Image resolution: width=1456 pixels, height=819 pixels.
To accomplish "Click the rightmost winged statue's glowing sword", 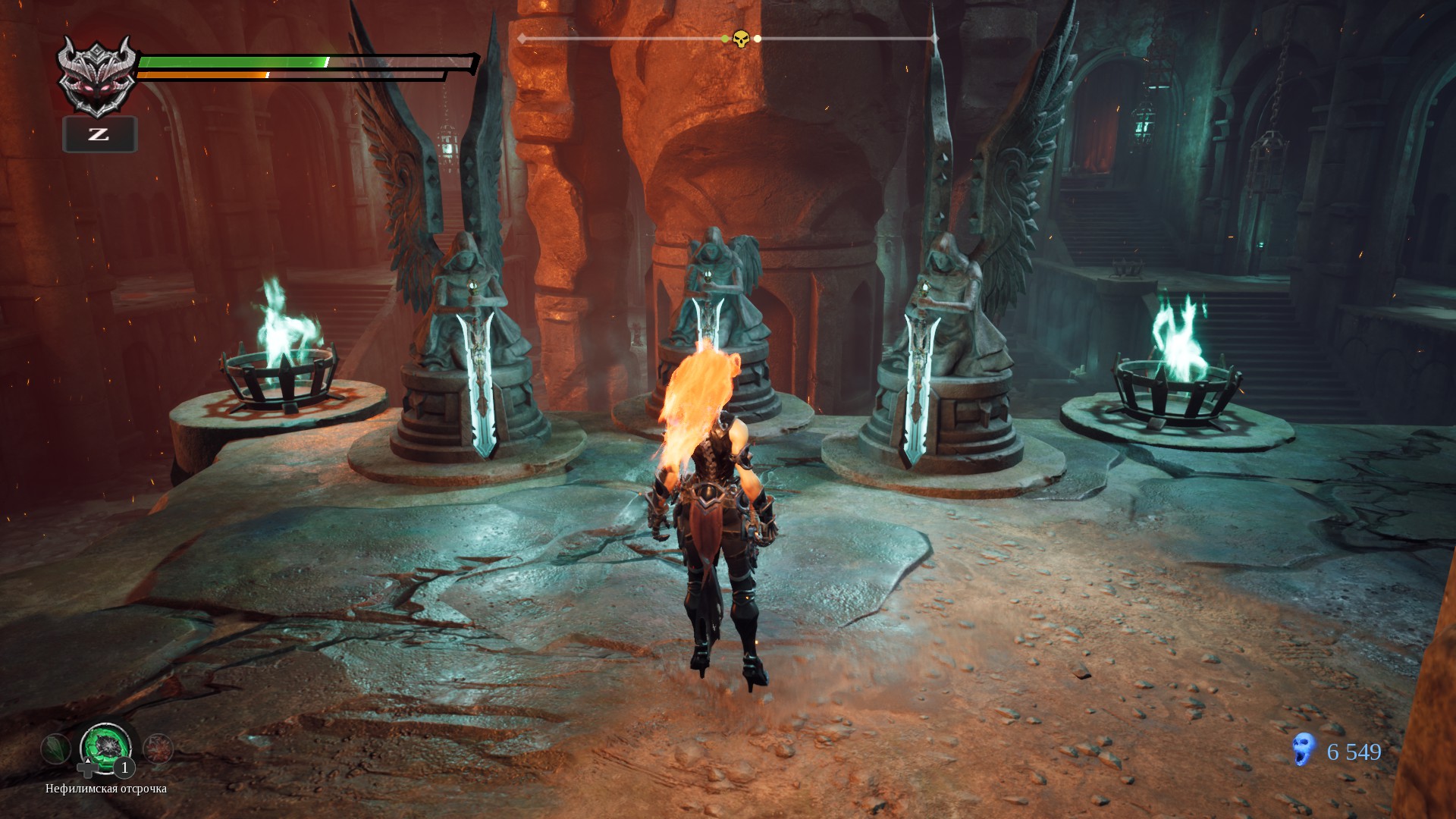I will click(918, 387).
